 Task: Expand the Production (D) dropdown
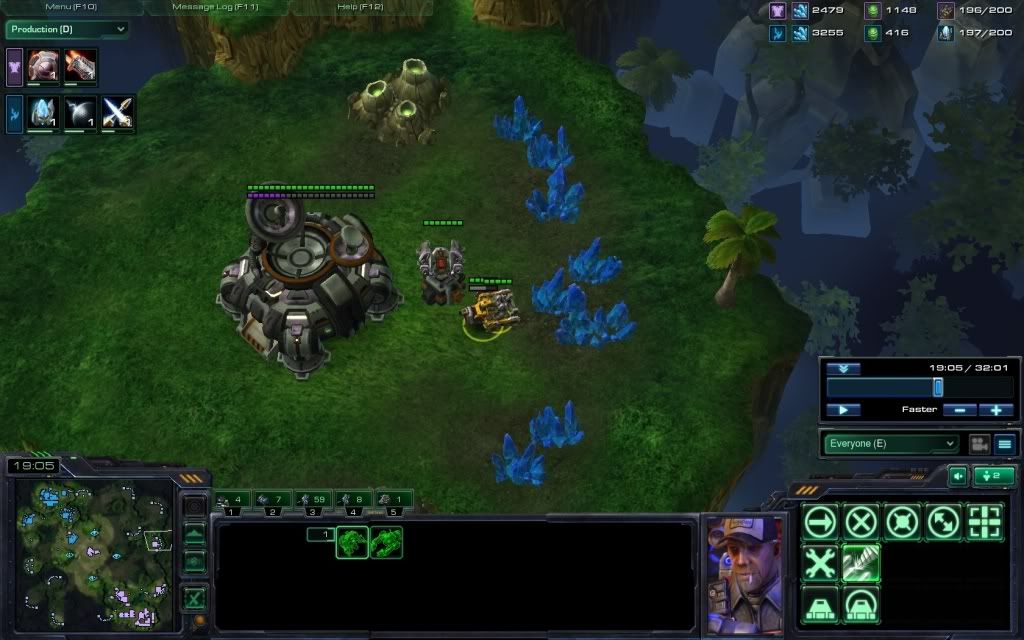click(x=67, y=29)
